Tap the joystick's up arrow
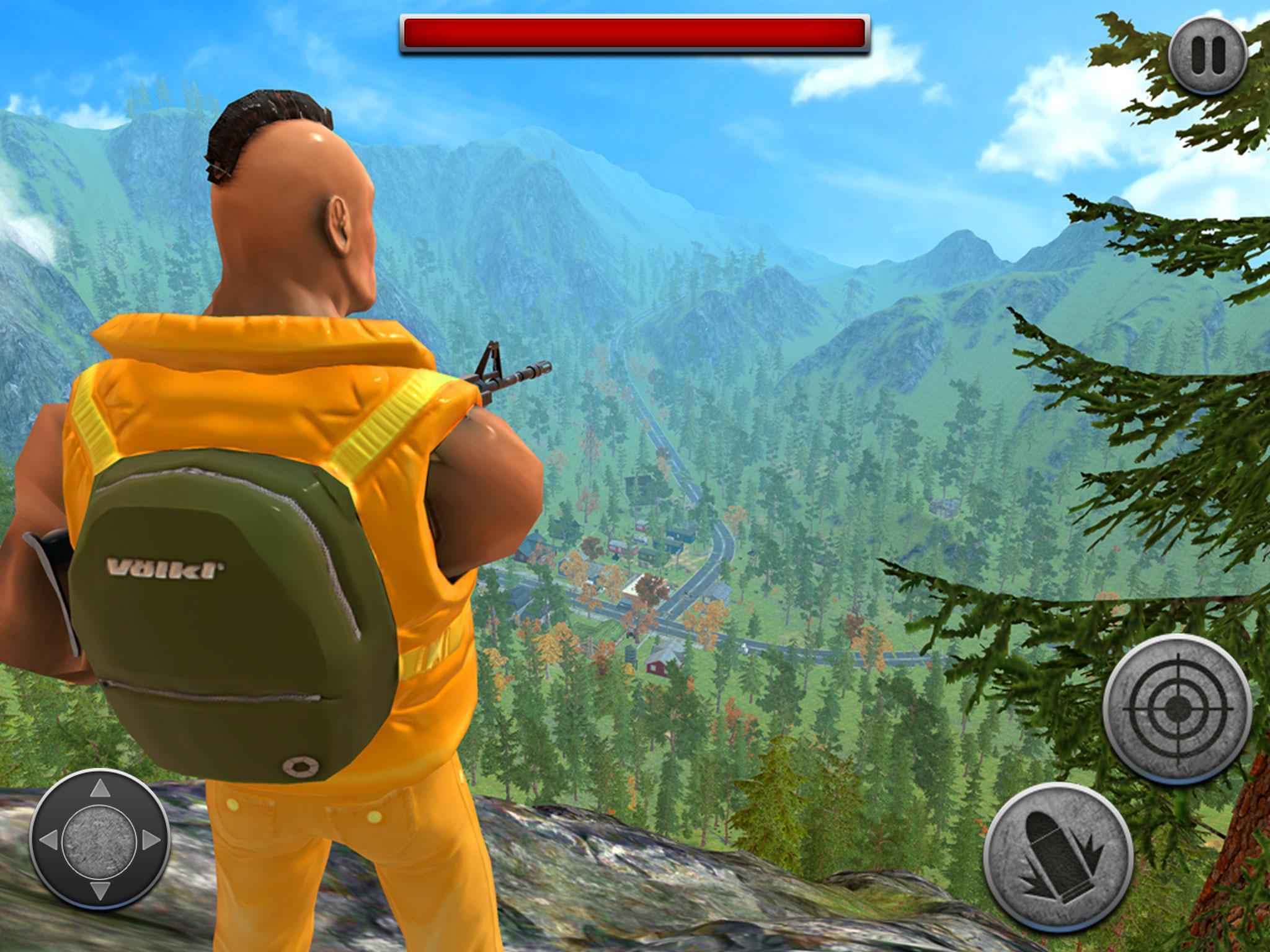This screenshot has height=952, width=1270. click(99, 789)
